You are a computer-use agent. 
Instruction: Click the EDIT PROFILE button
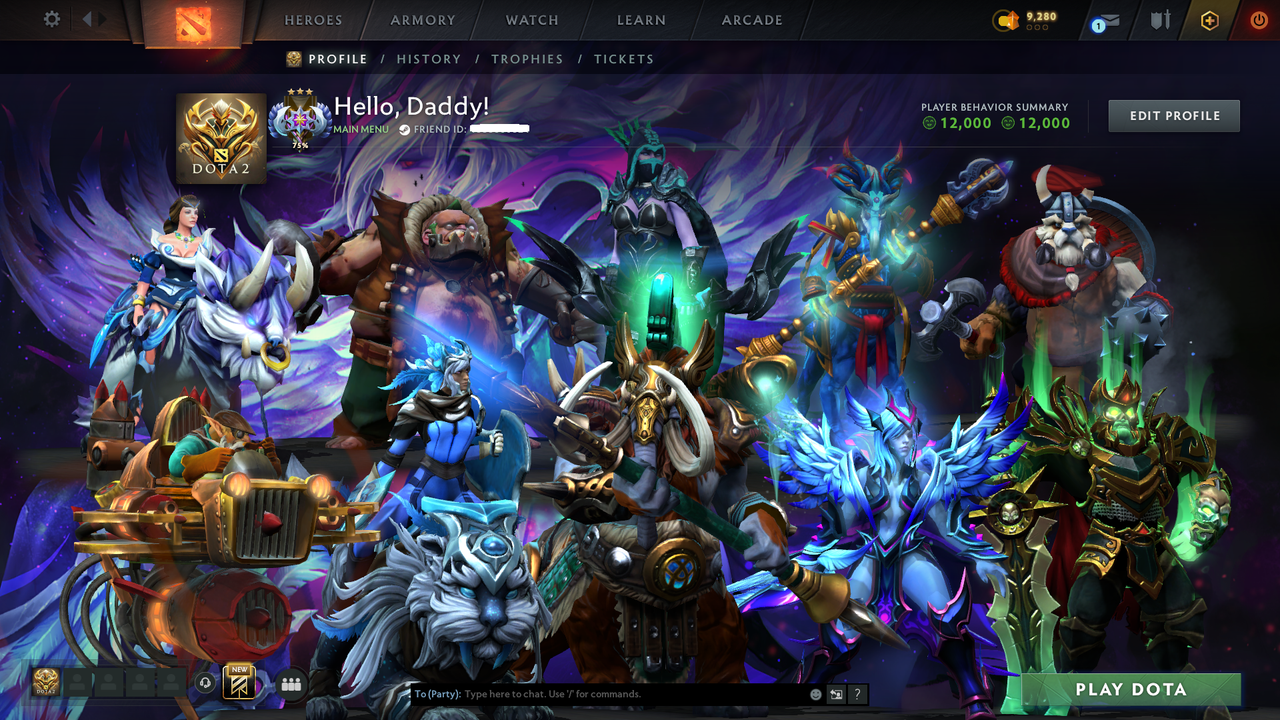coord(1173,115)
